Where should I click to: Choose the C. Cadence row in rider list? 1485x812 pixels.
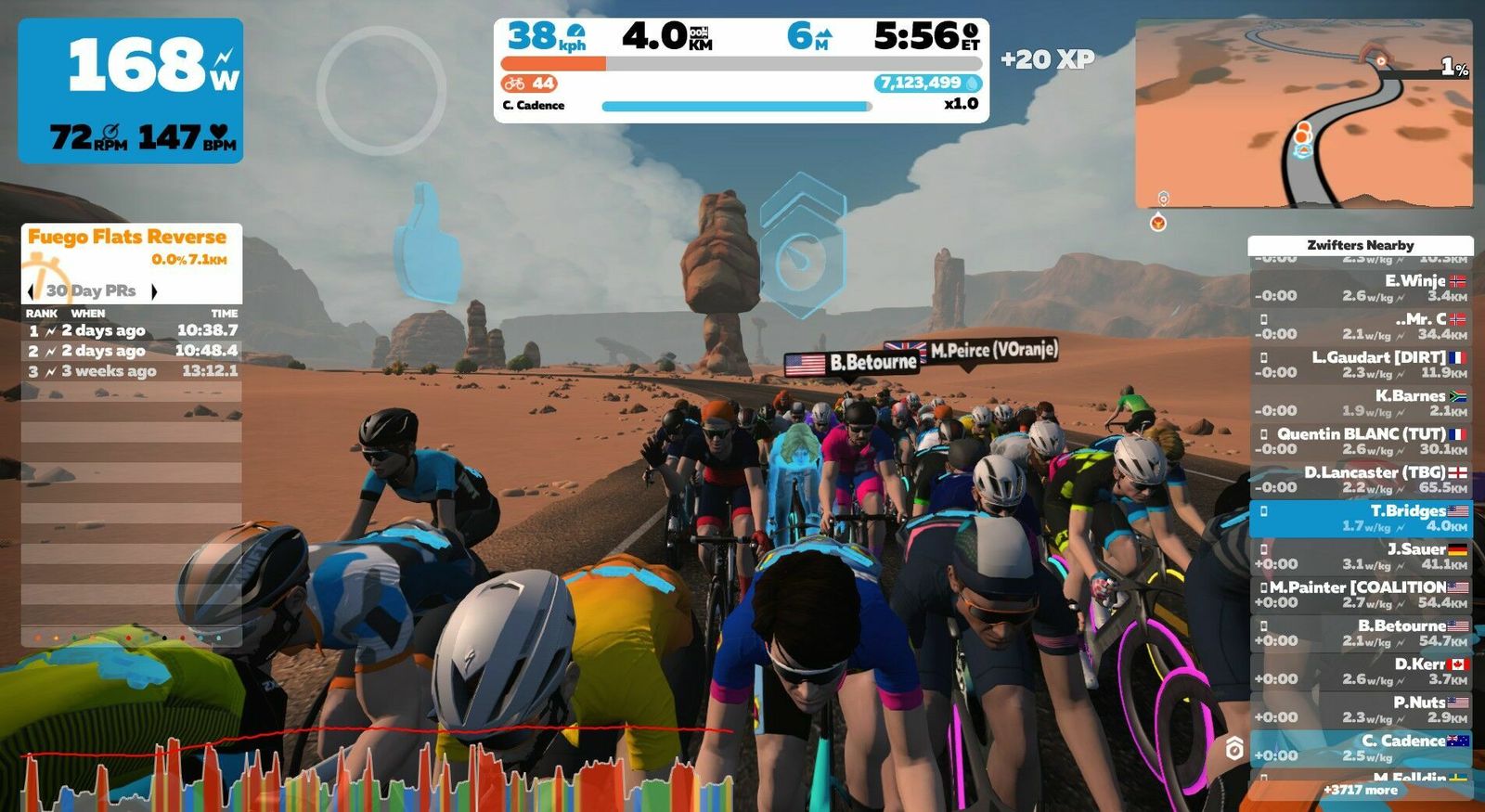click(1360, 748)
